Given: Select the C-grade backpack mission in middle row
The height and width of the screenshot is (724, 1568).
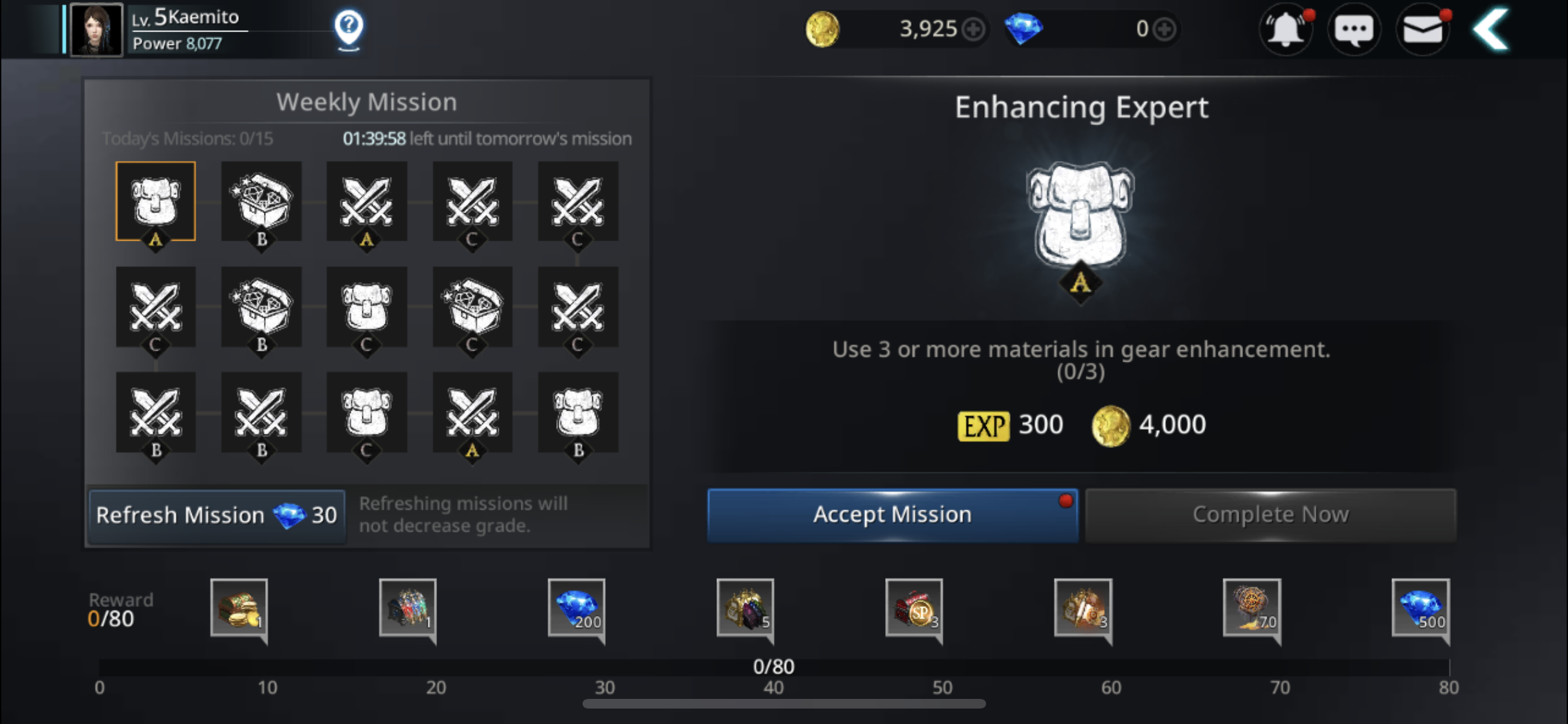Looking at the screenshot, I should click(366, 308).
